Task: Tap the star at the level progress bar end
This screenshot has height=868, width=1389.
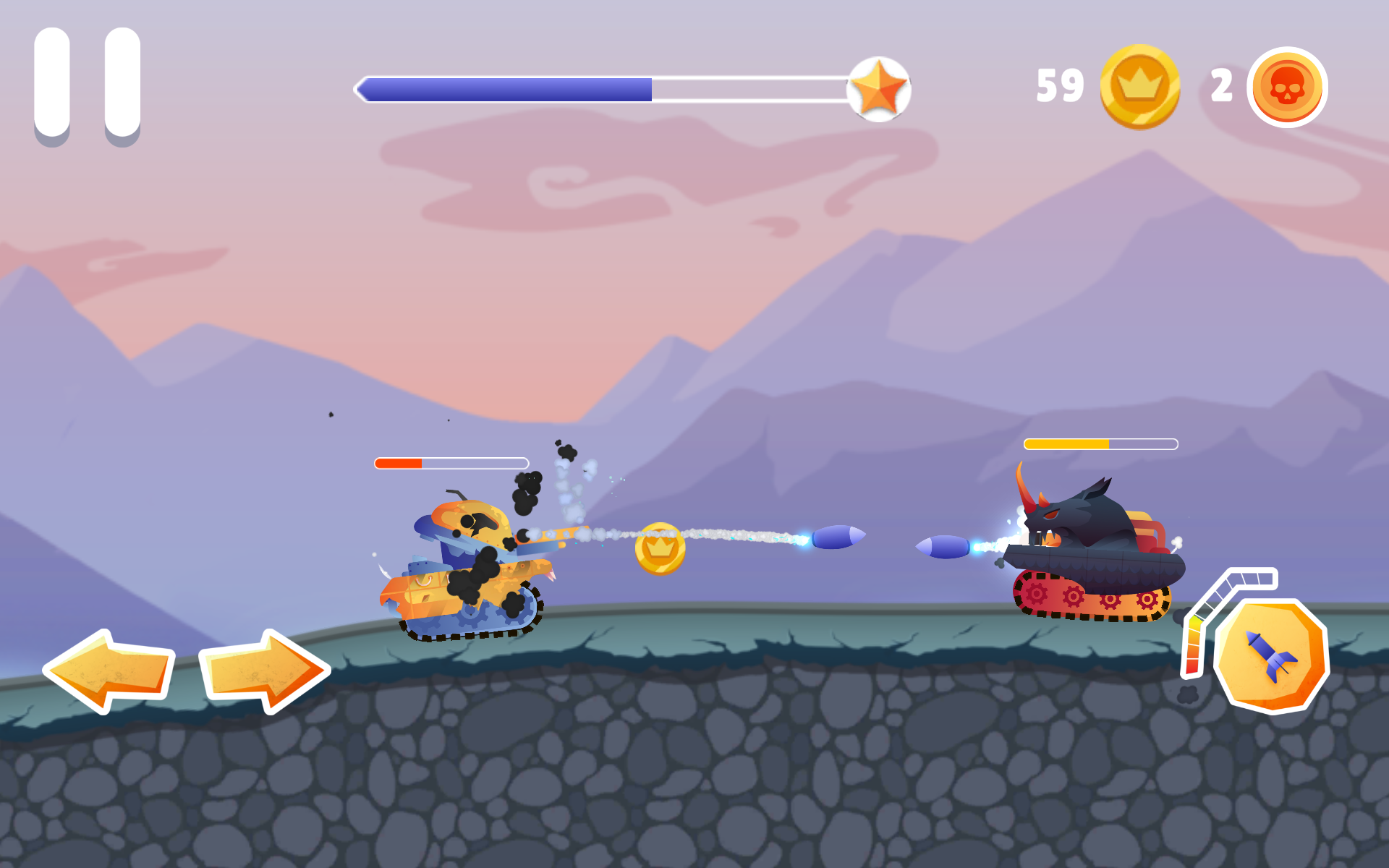Action: click(878, 88)
